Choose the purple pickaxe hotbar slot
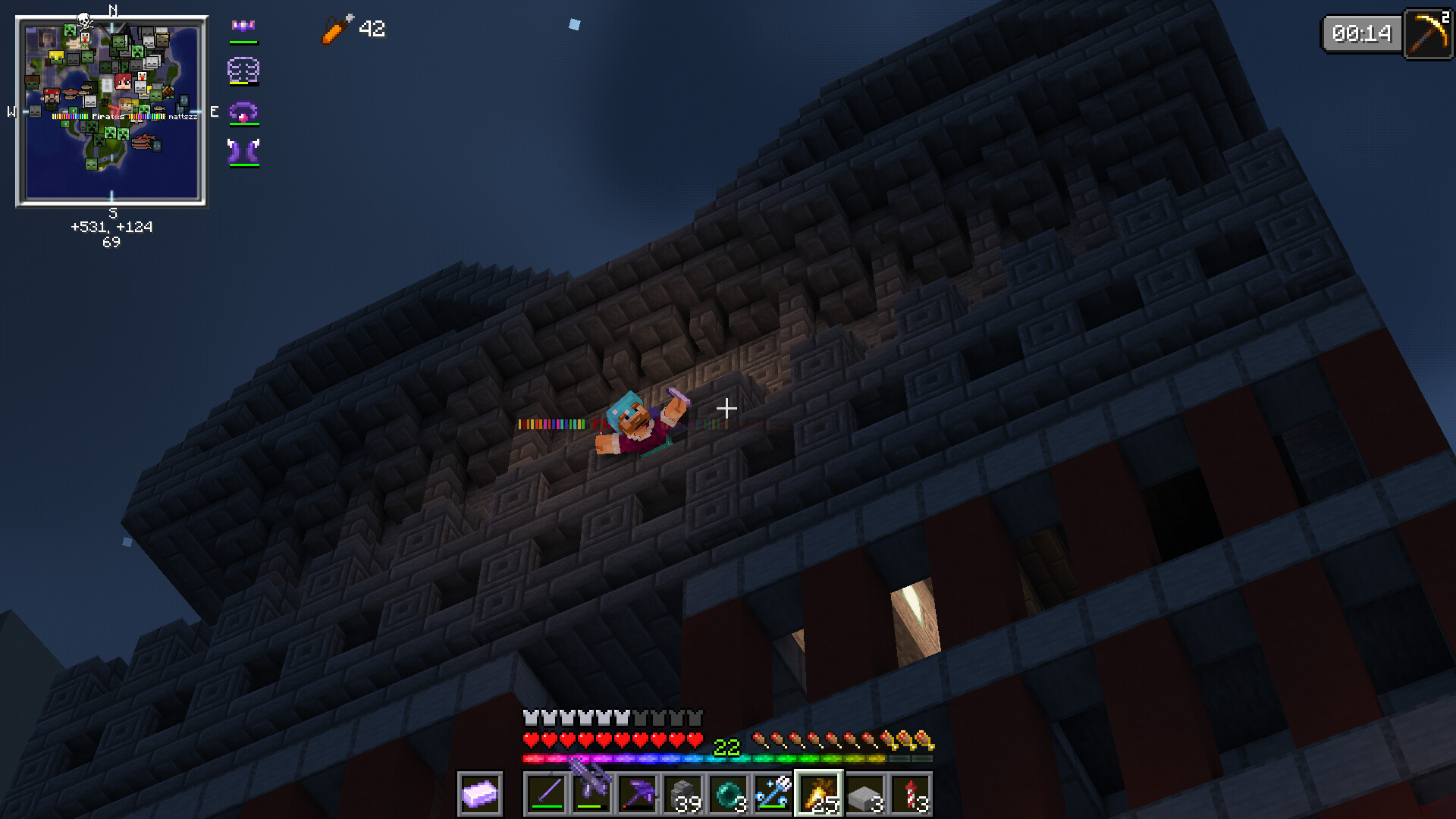The image size is (1456, 819). (637, 794)
